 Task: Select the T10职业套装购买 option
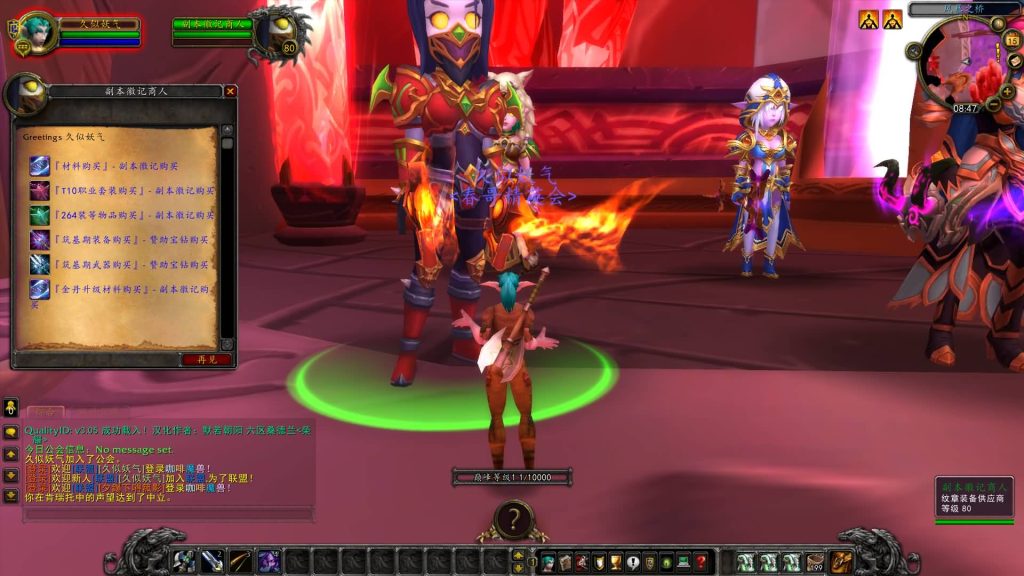click(x=122, y=190)
